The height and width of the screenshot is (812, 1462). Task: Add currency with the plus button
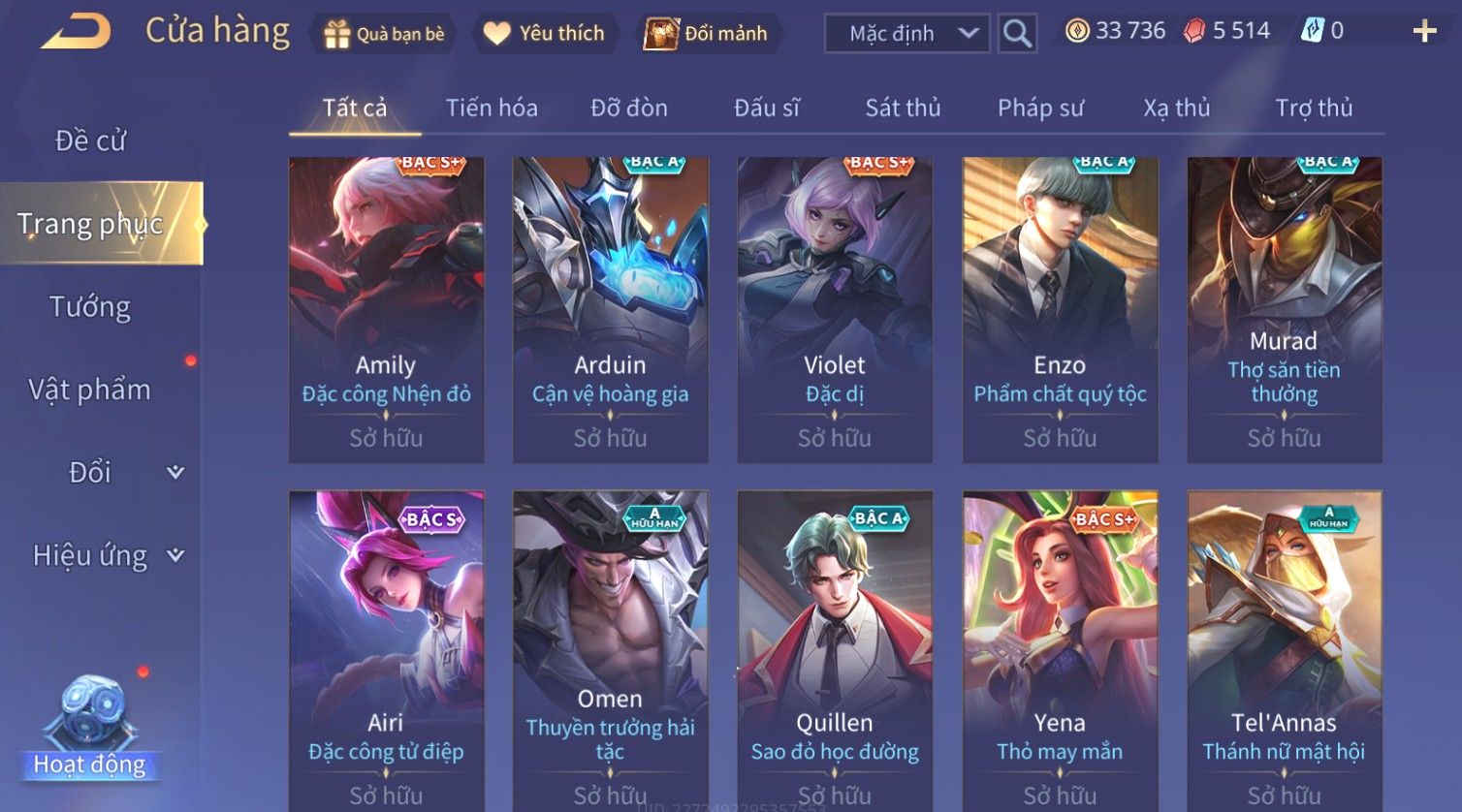pos(1424,32)
